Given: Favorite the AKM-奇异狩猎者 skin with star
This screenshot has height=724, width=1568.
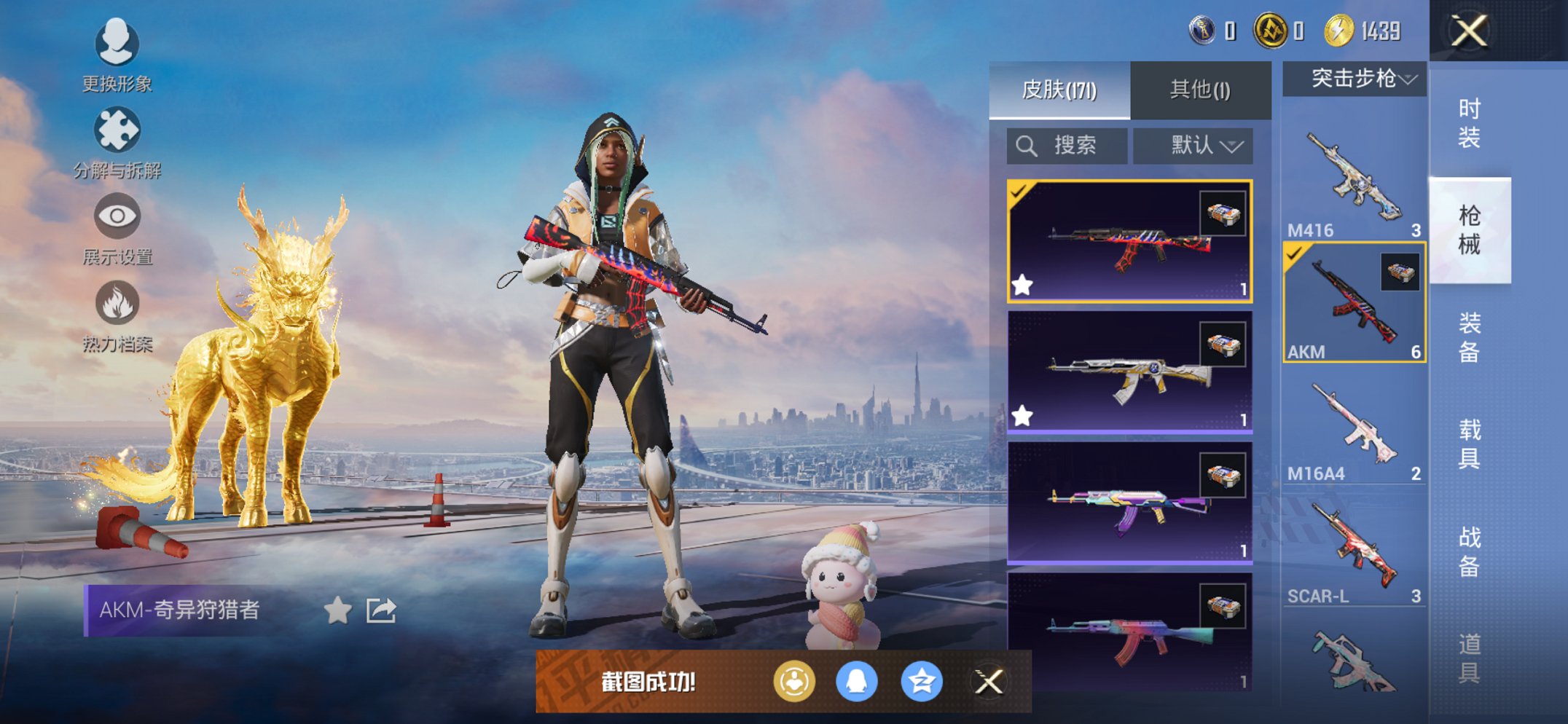Looking at the screenshot, I should click(337, 610).
